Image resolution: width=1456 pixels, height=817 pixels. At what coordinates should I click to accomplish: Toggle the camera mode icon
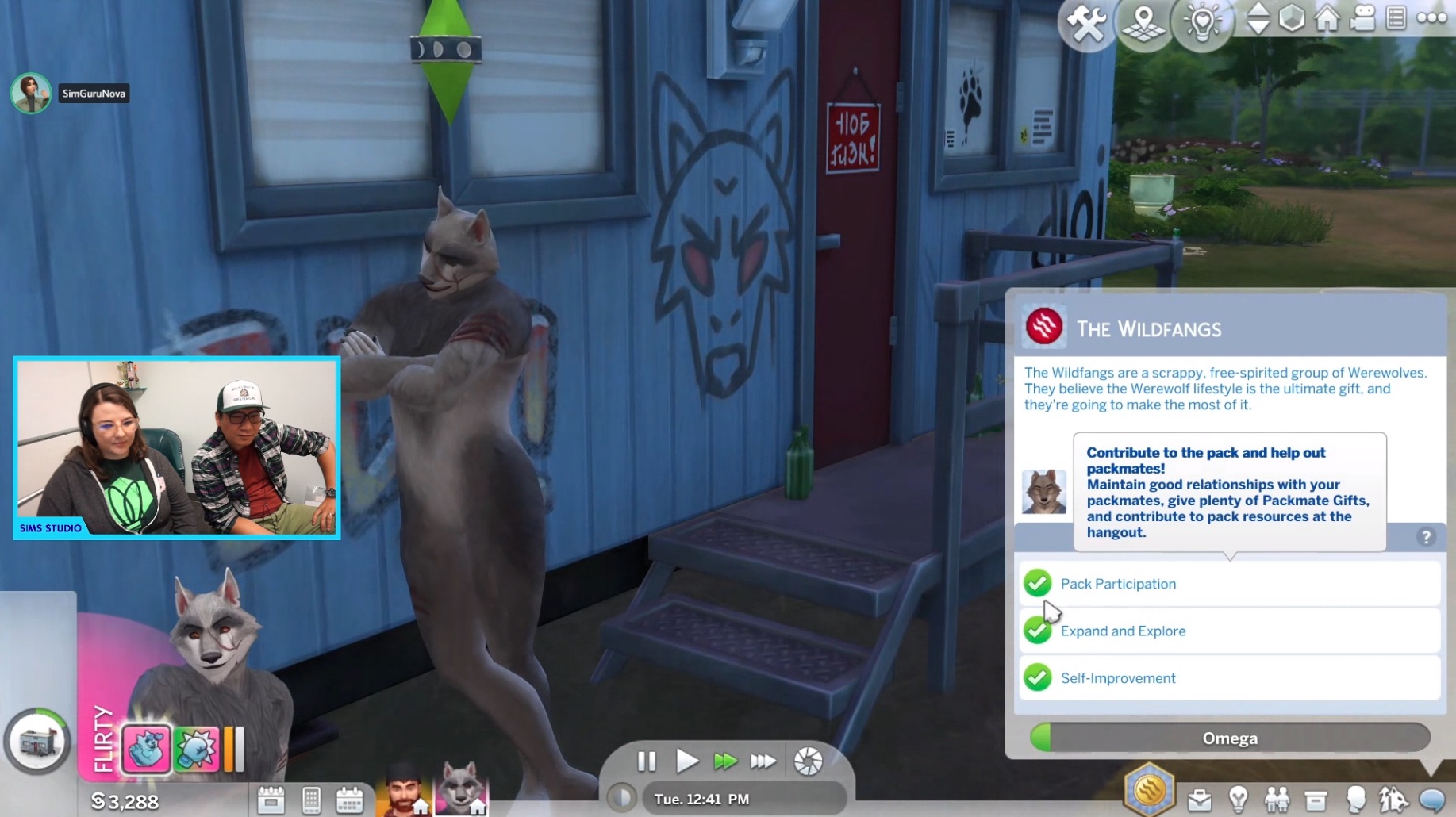click(1362, 18)
